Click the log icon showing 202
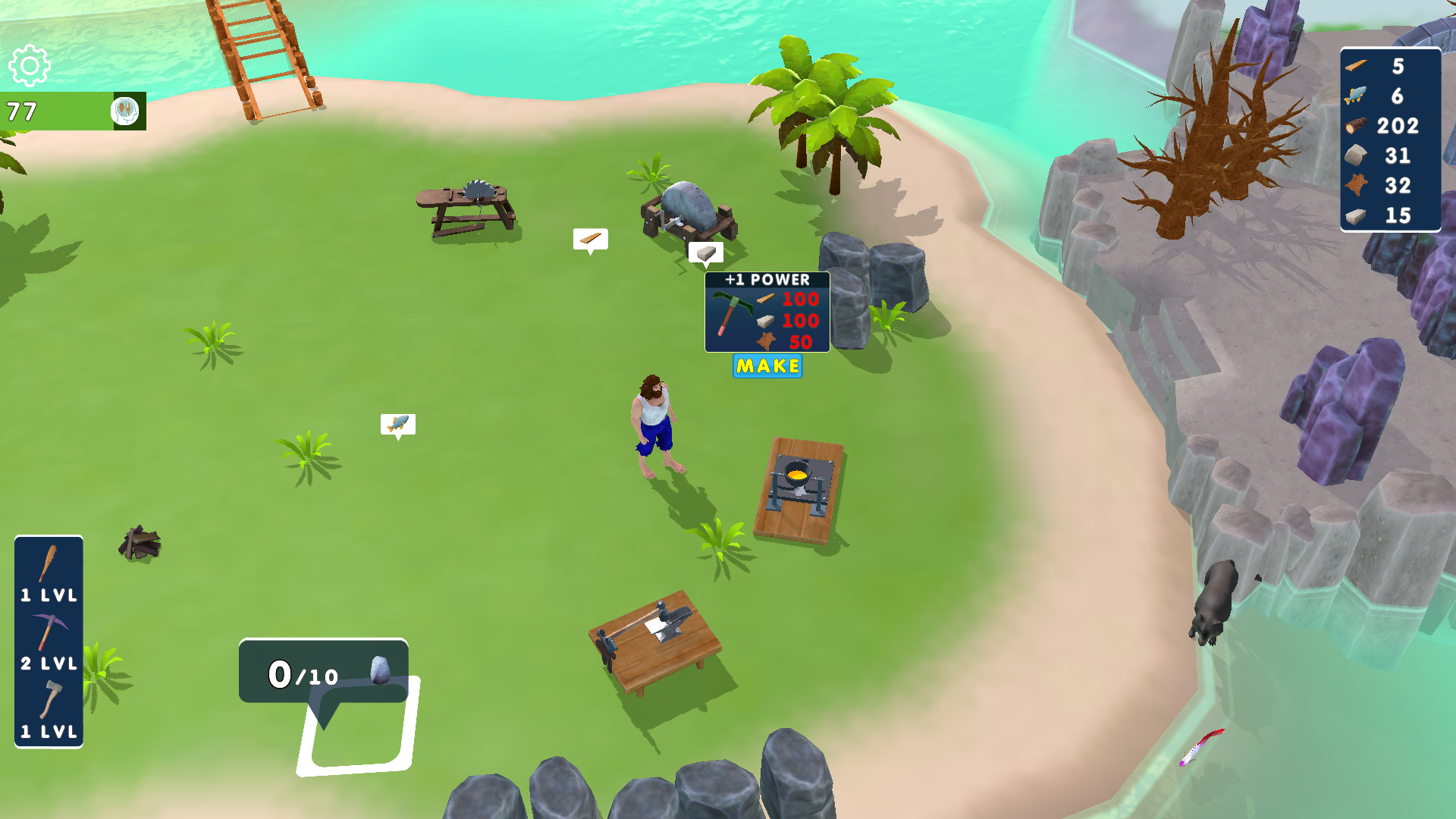1456x819 pixels. coord(1357,126)
